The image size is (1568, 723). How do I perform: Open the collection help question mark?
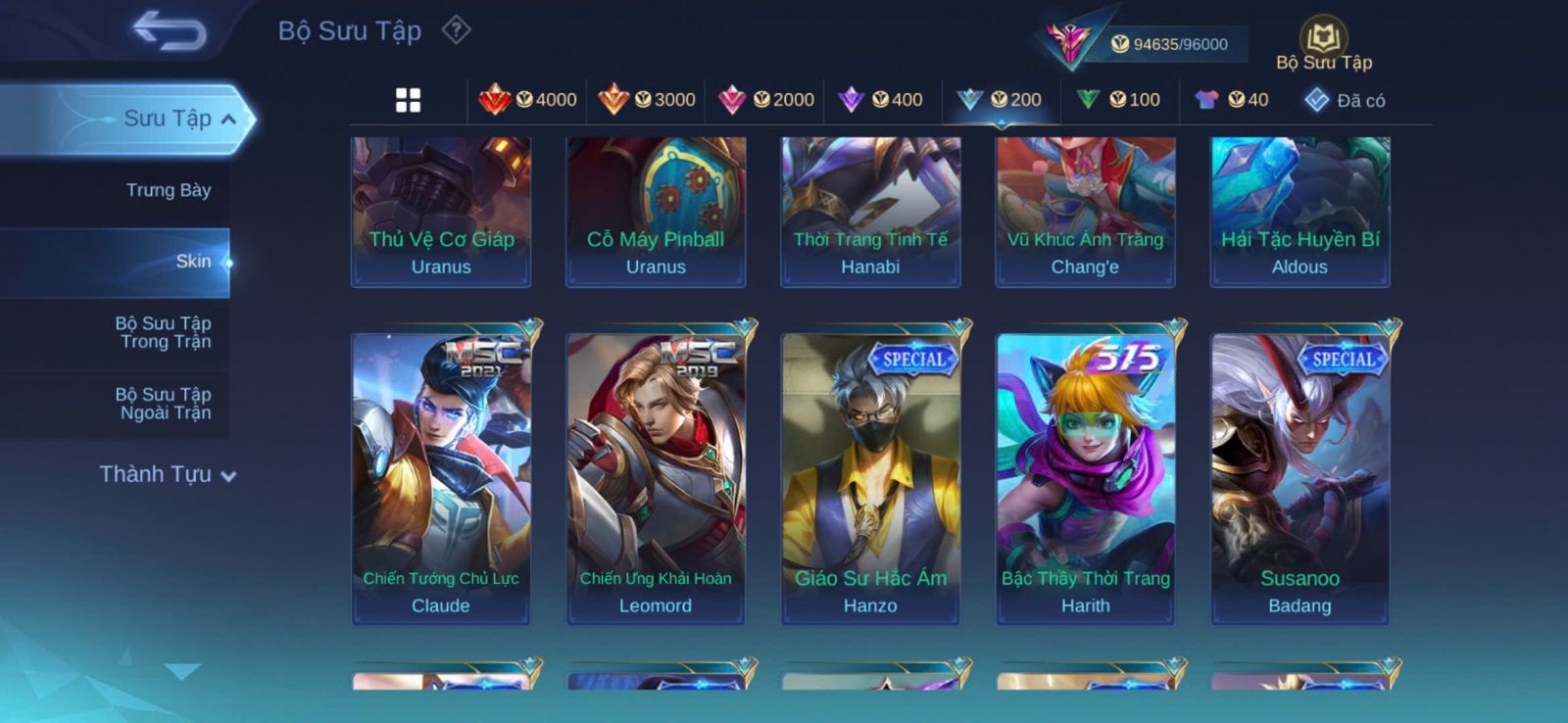click(x=456, y=30)
